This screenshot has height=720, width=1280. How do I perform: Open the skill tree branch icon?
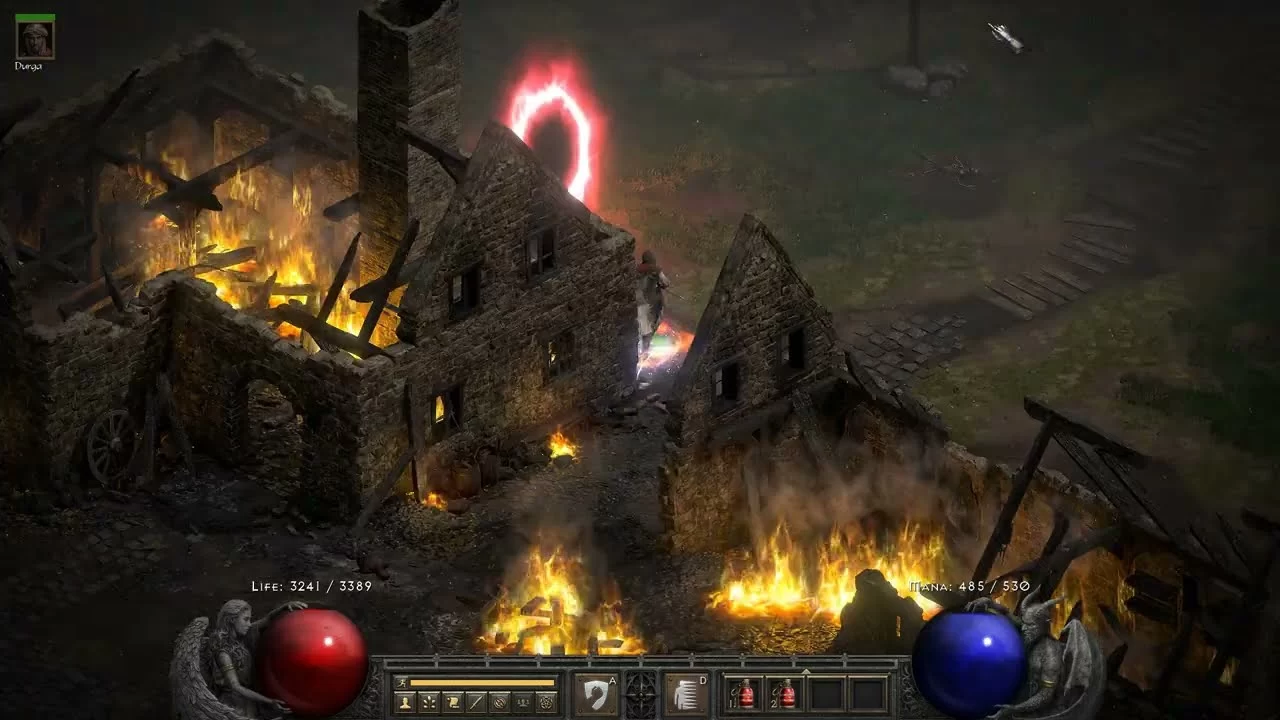click(429, 702)
